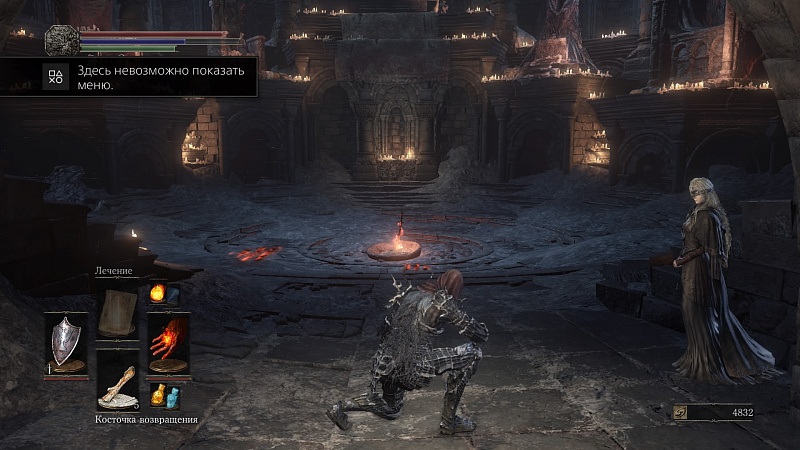Image resolution: width=800 pixels, height=450 pixels.
Task: Use the Homeward Bone item slot
Action: [x=117, y=383]
